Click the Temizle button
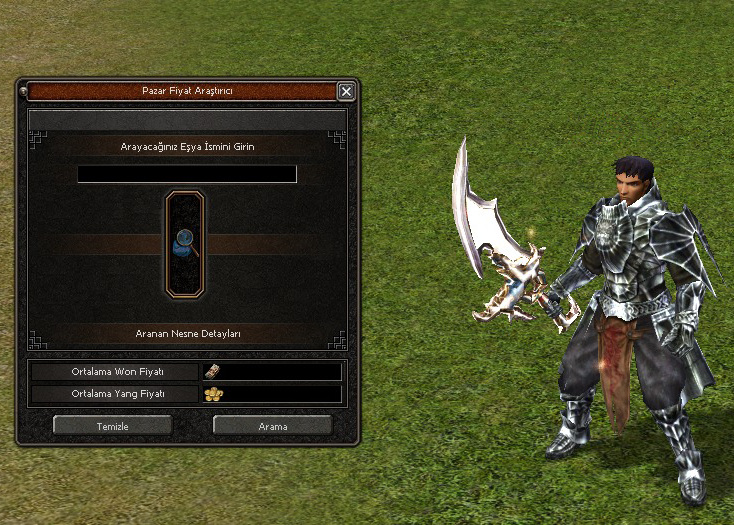The width and height of the screenshot is (734, 525). 112,425
